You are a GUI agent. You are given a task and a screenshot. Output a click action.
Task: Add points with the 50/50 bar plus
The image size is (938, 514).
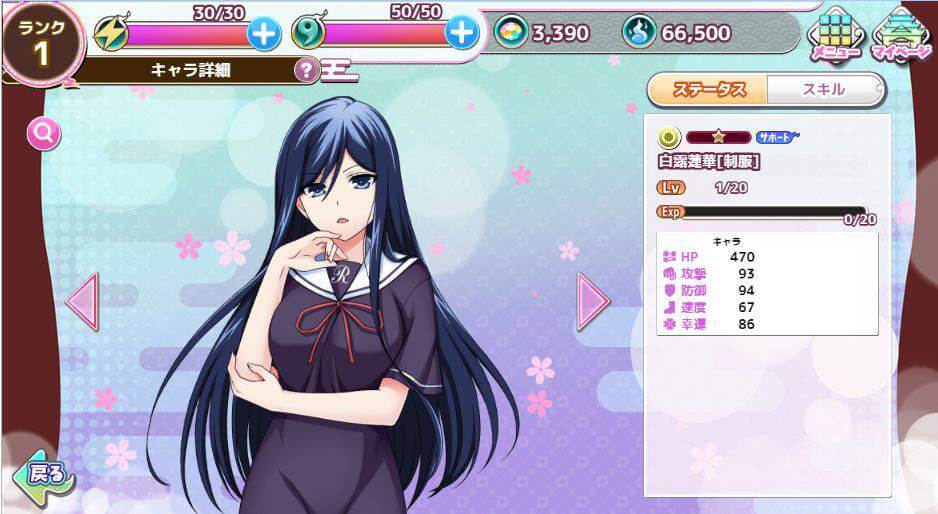461,34
